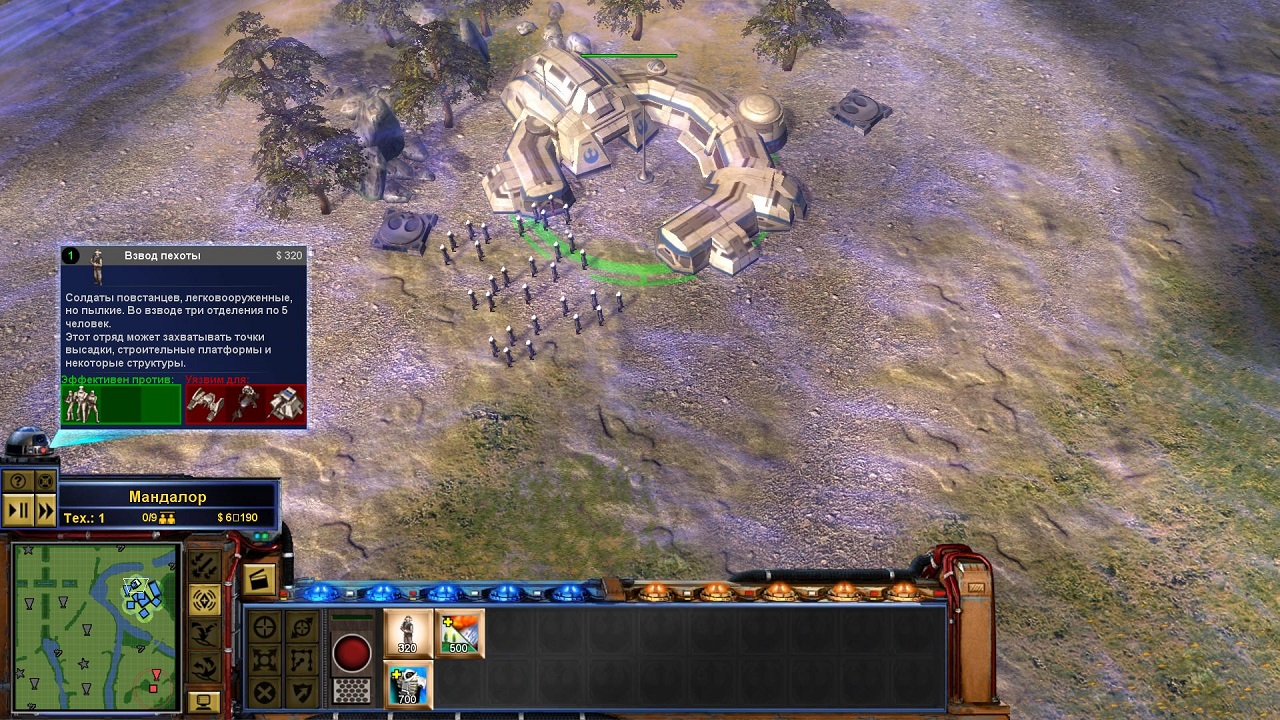Choose the patrol waypoint path command

[301, 660]
